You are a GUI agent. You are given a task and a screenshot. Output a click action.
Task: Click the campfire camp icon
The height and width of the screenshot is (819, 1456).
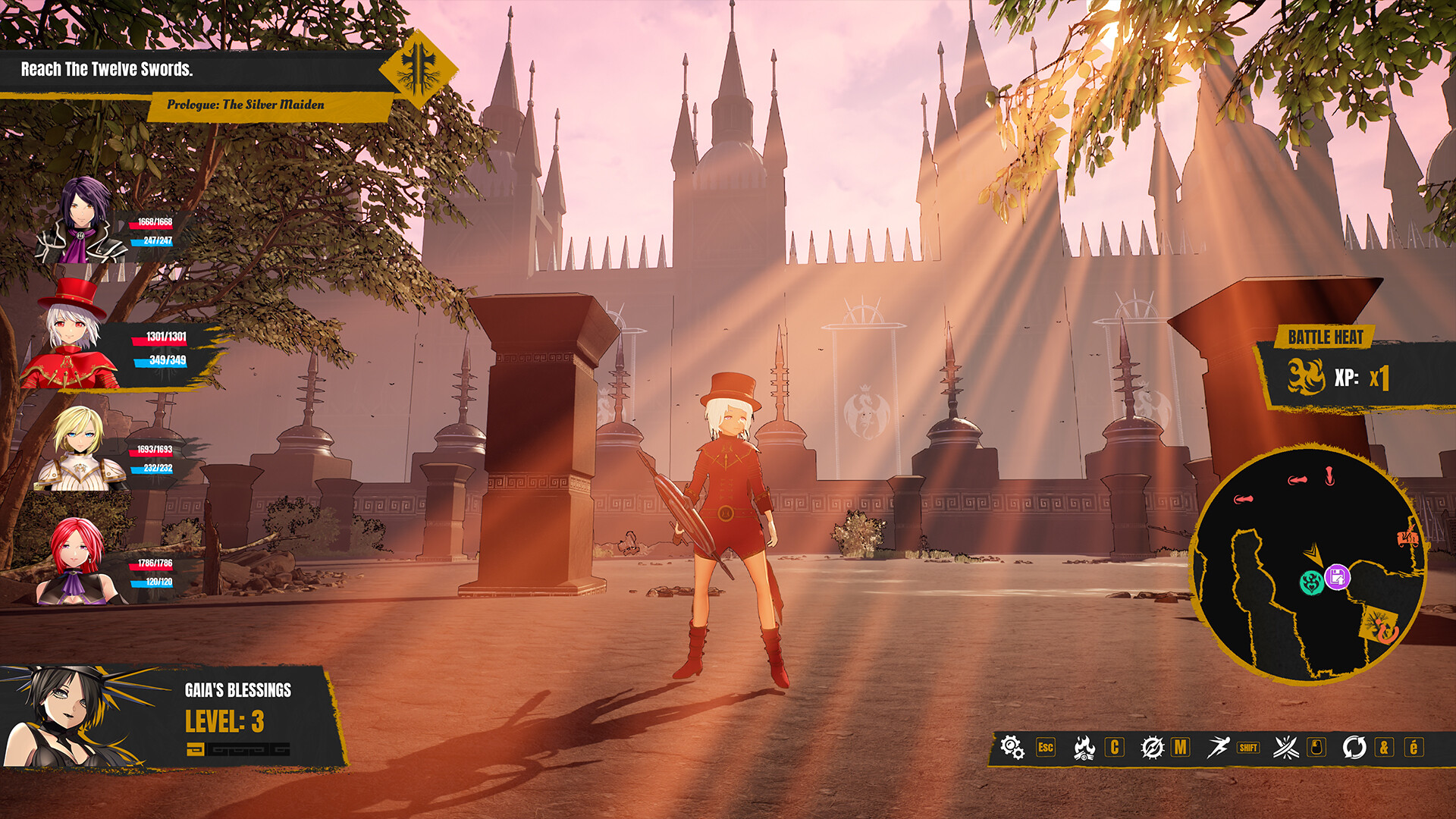pyautogui.click(x=1084, y=748)
